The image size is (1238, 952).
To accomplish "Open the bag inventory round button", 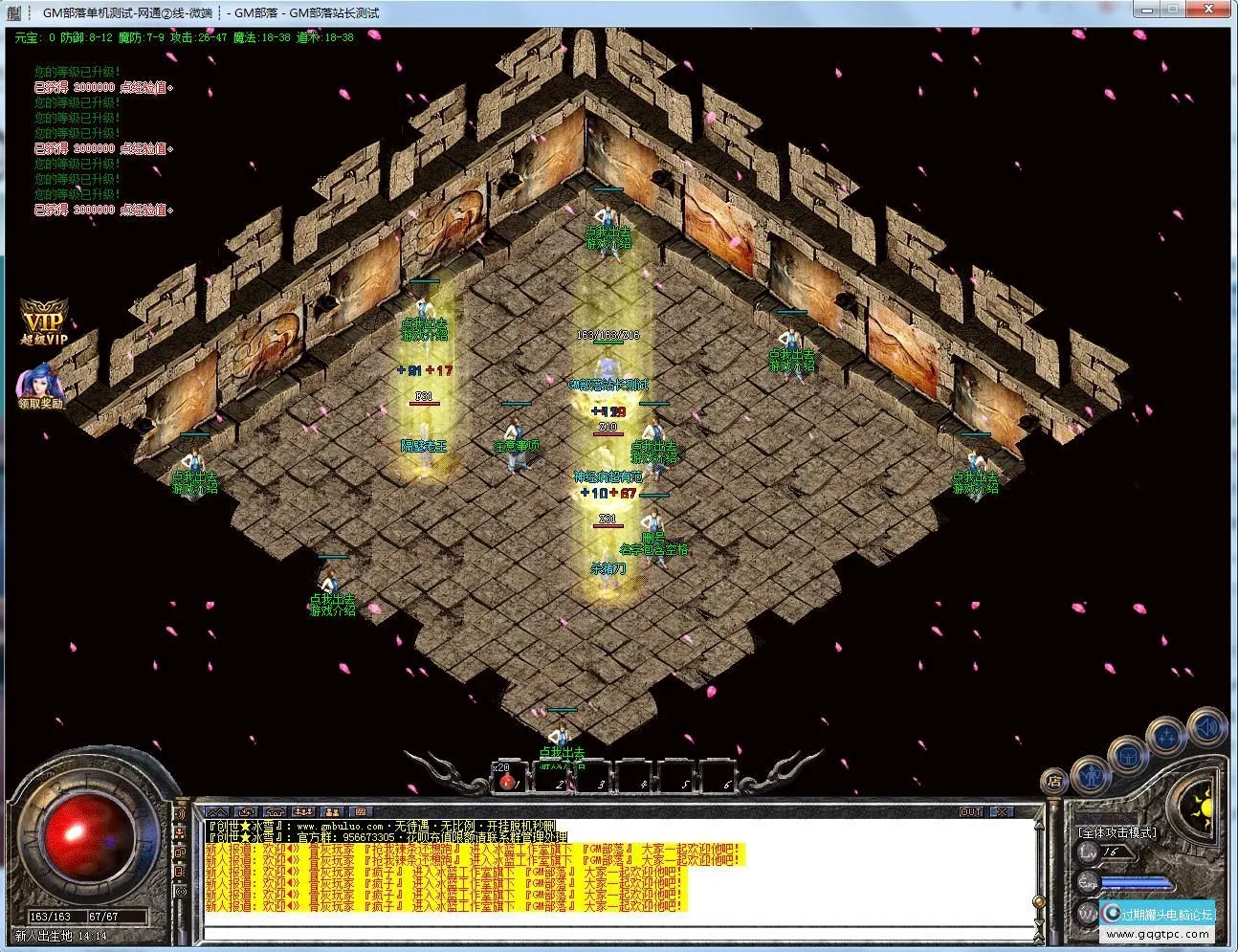I will pyautogui.click(x=1126, y=755).
